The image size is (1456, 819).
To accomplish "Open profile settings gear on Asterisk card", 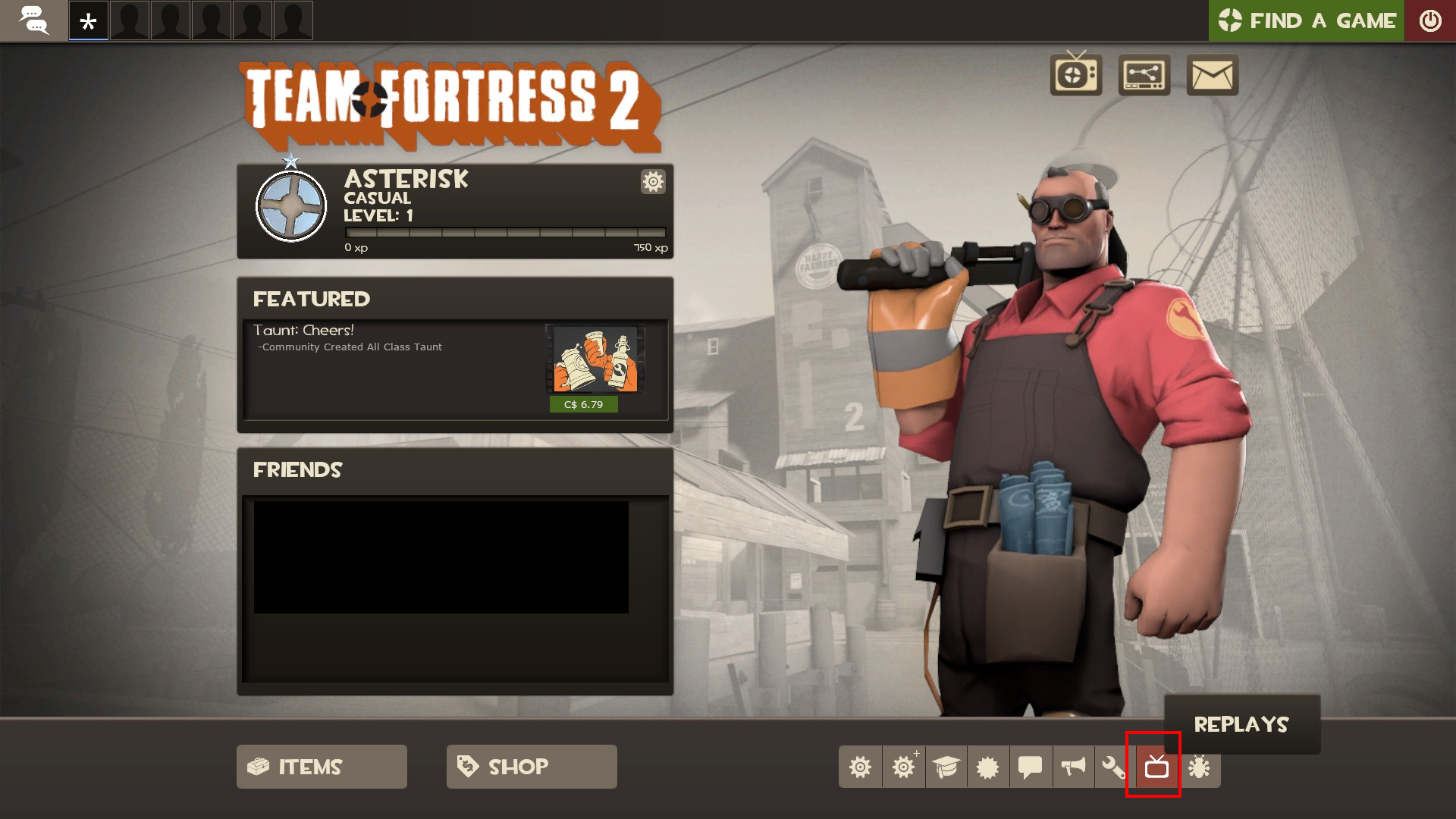I will point(653,182).
